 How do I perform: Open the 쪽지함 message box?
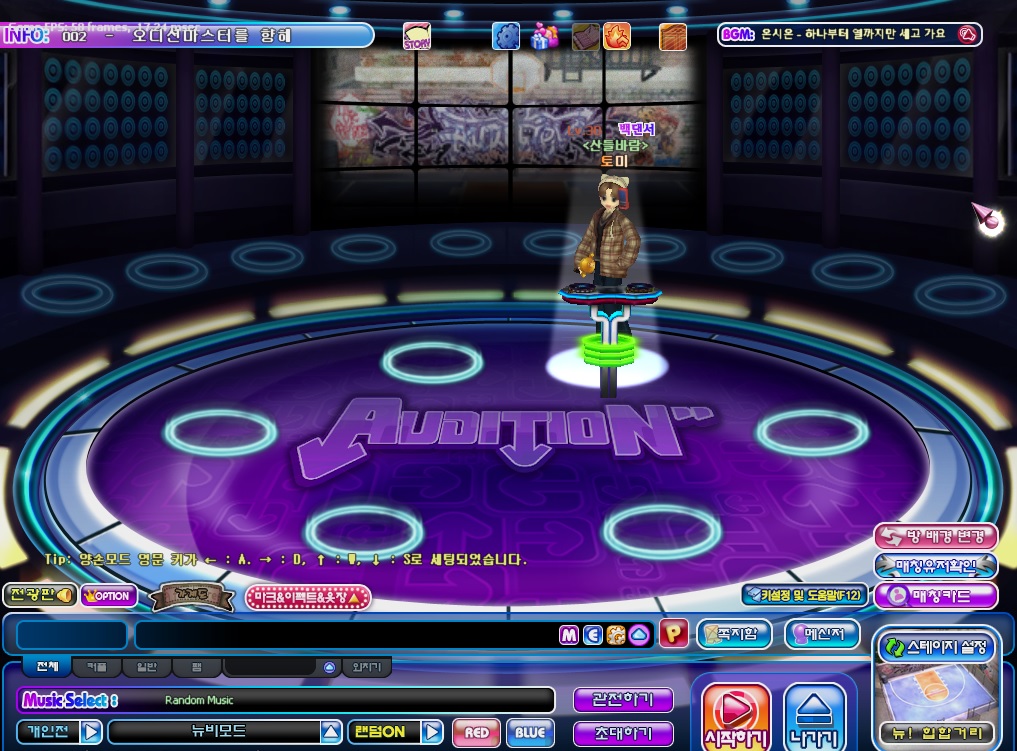pos(735,634)
